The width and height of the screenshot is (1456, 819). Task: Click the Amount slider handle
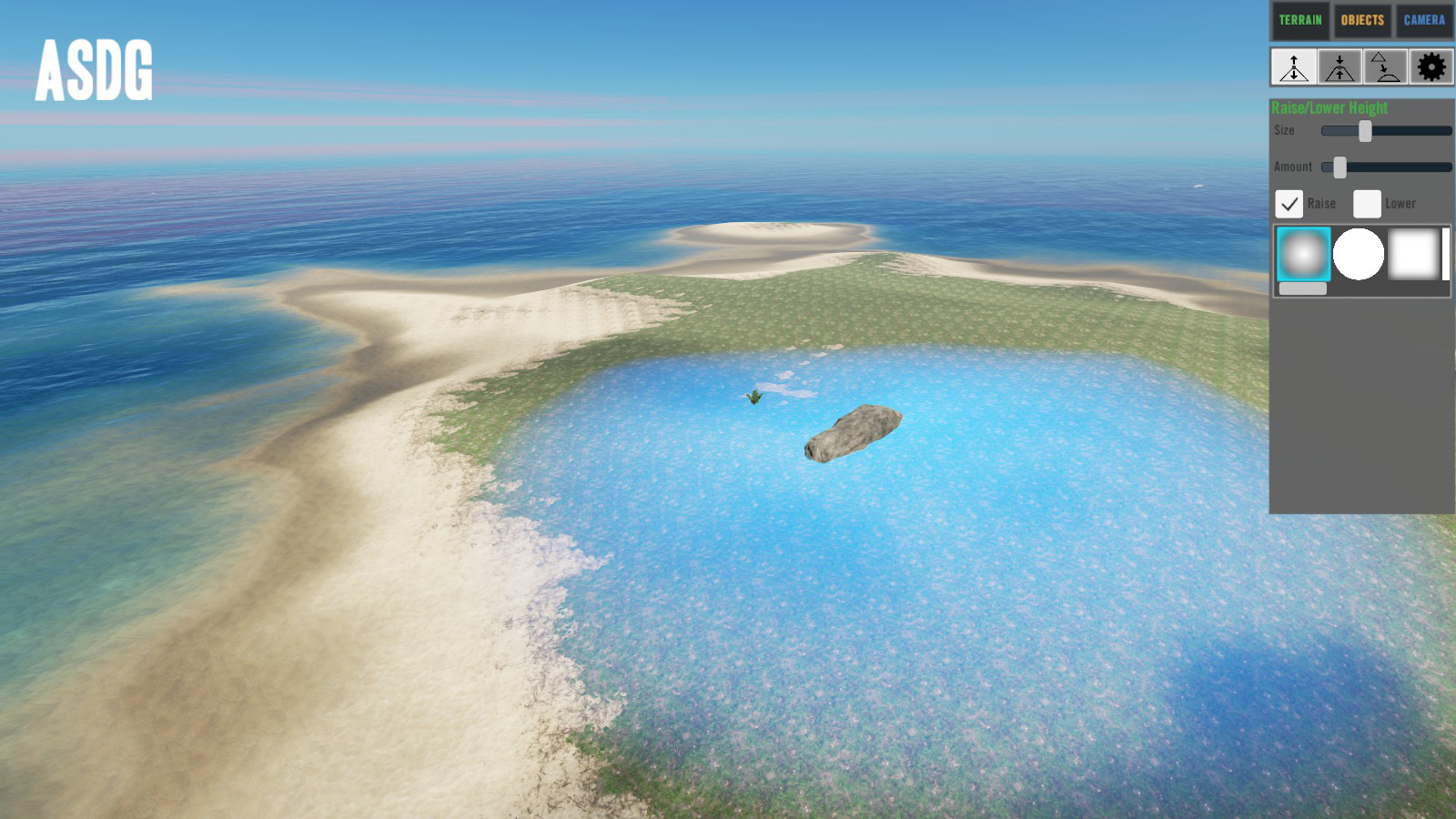pos(1340,167)
